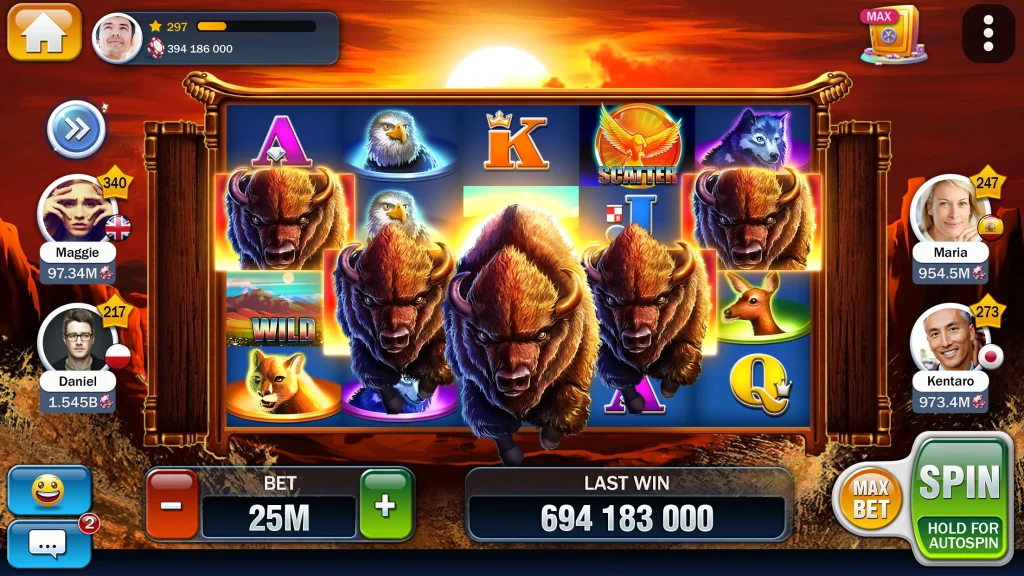Image resolution: width=1024 pixels, height=576 pixels.
Task: Open the emoji reactions panel
Action: (48, 490)
